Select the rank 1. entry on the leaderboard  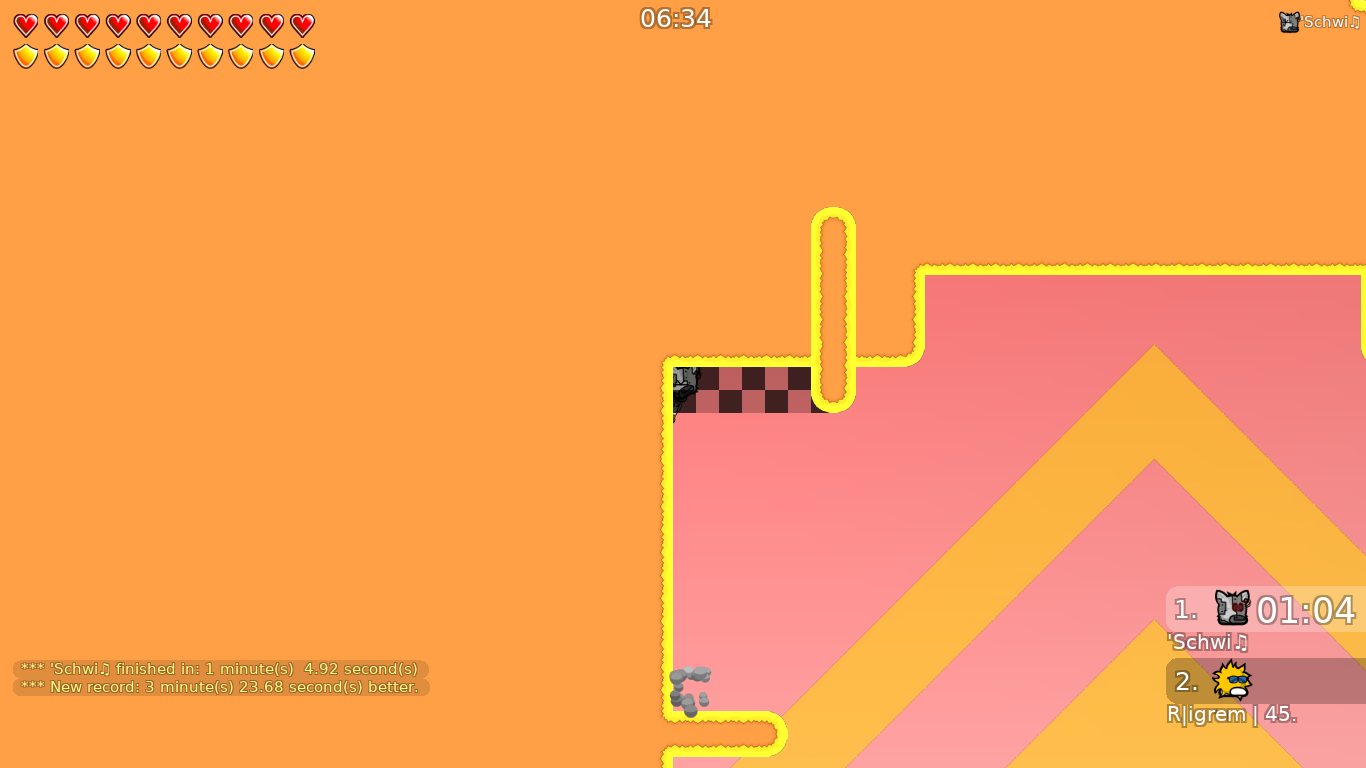tap(1183, 610)
